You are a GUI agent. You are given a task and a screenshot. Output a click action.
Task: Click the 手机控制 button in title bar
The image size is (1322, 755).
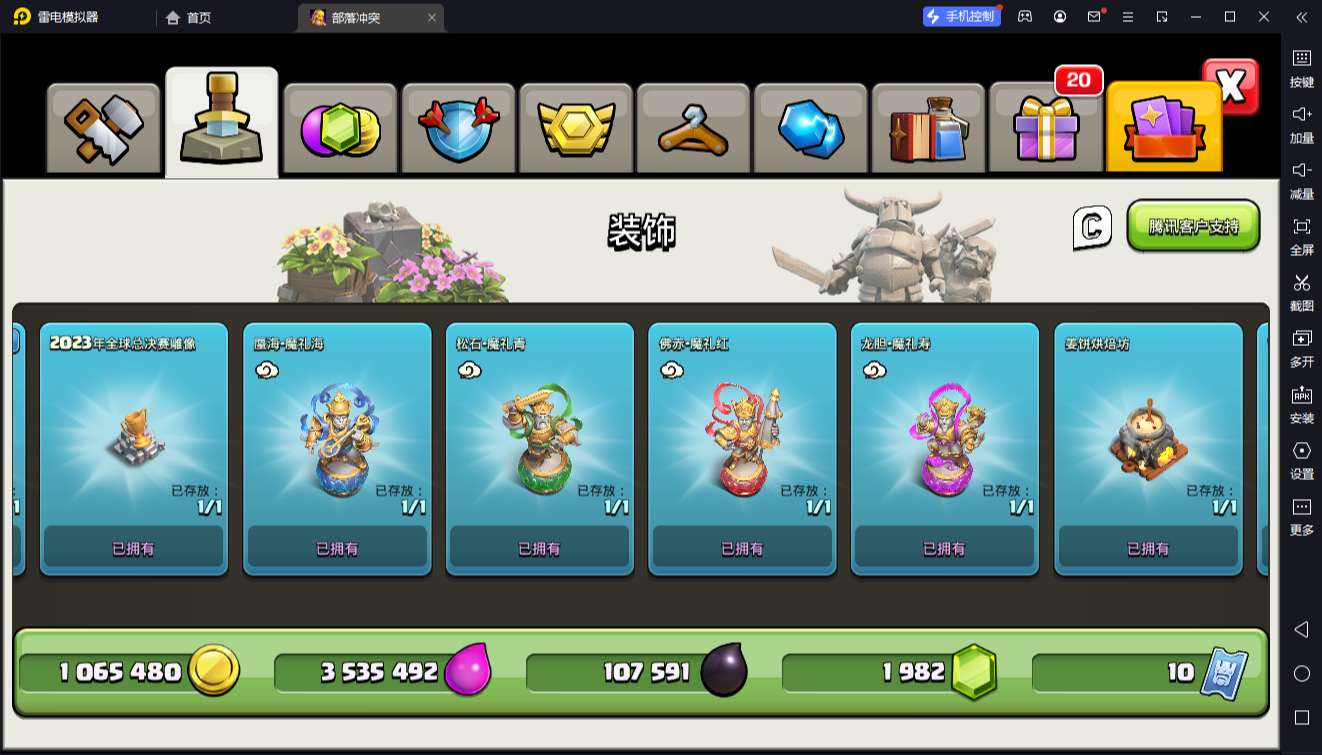[961, 17]
